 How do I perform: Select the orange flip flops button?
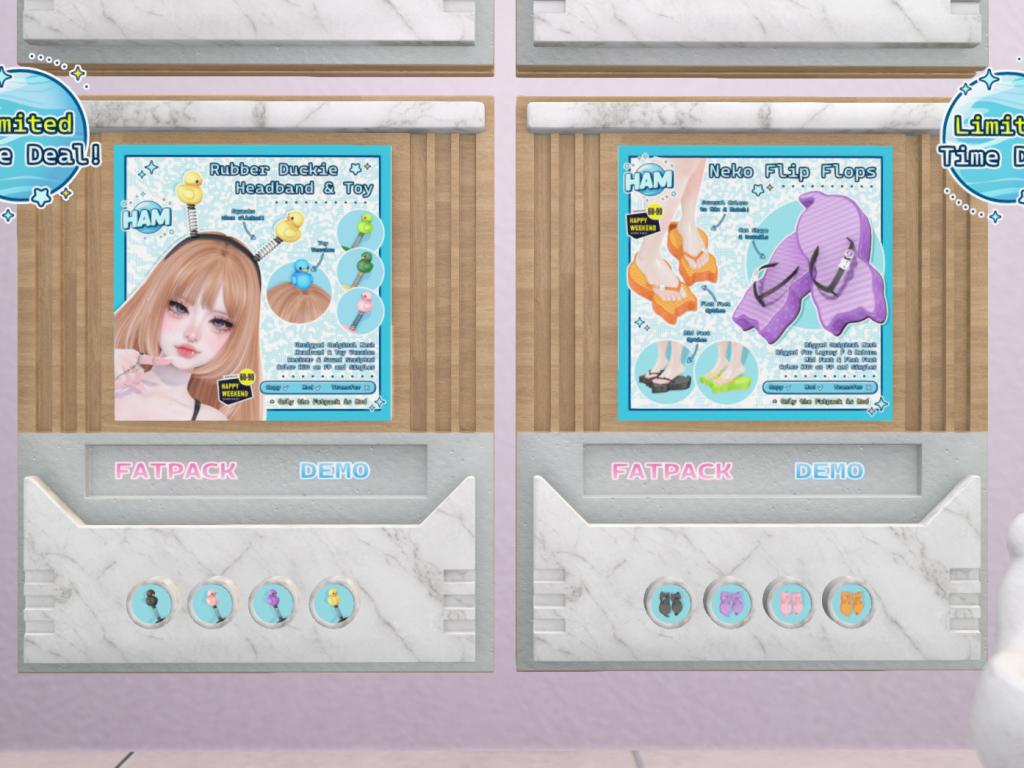pyautogui.click(x=848, y=603)
